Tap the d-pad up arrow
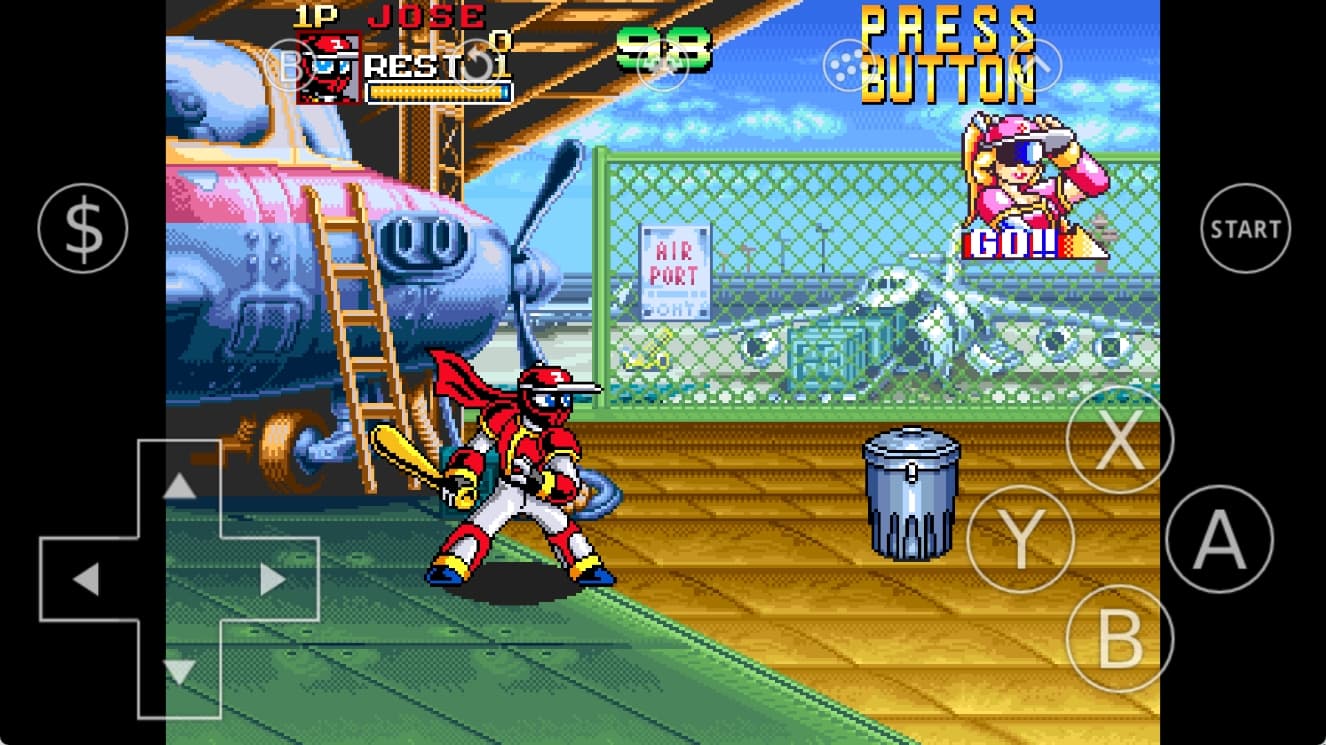 pyautogui.click(x=179, y=487)
